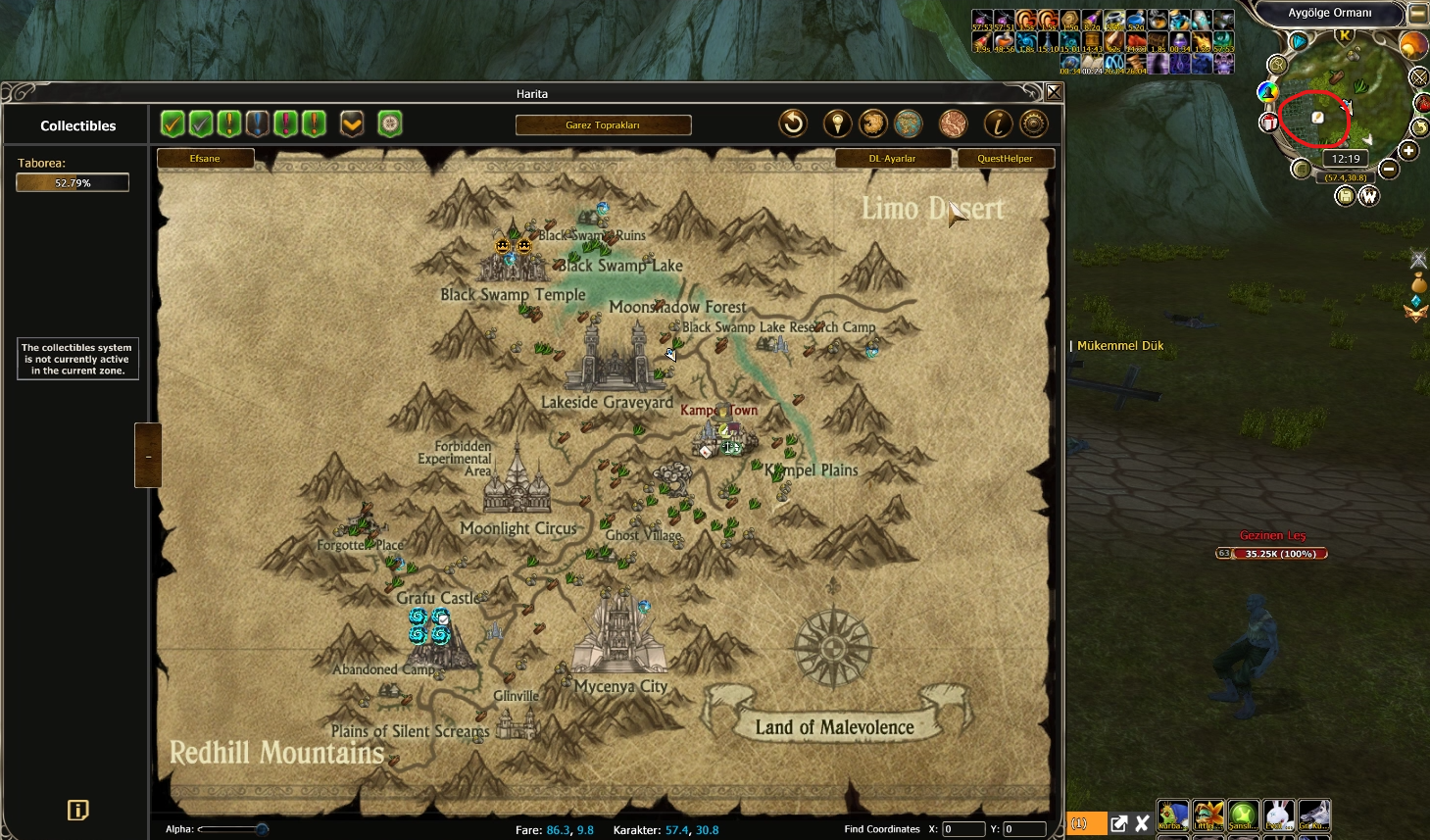Toggle the green compass map filter
The image size is (1430, 840).
pyautogui.click(x=390, y=124)
